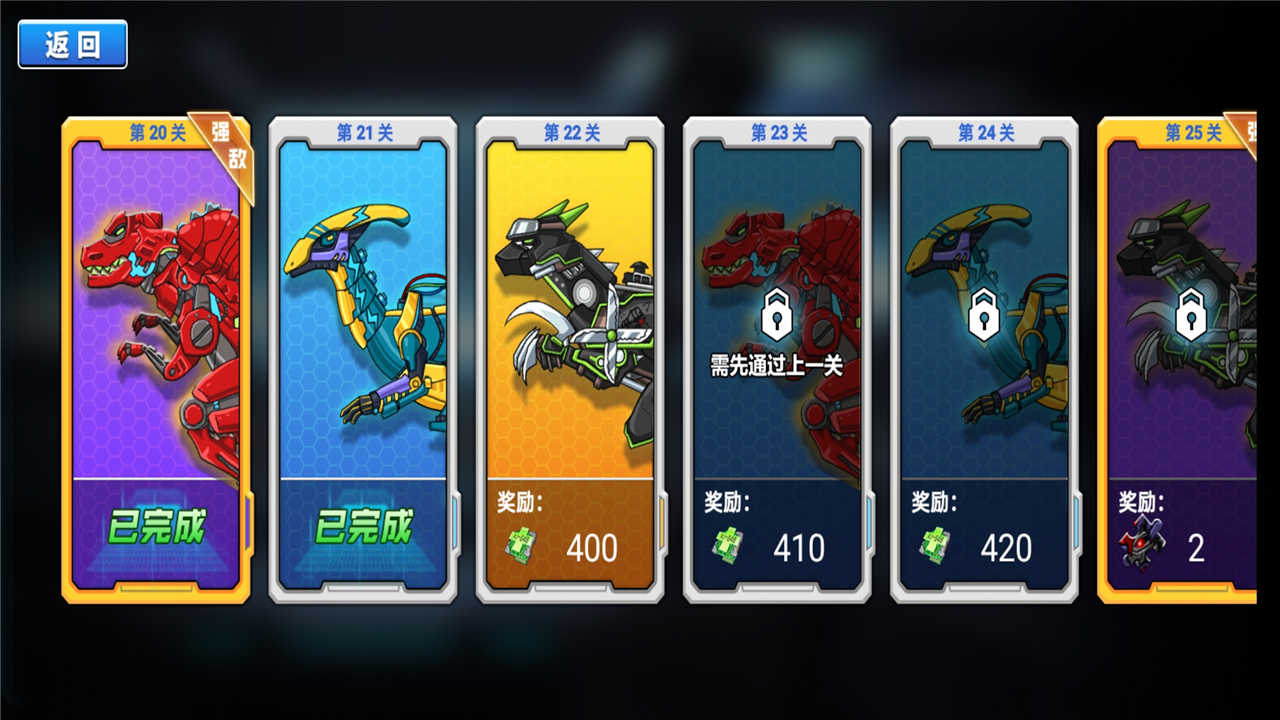Click the crystal reward icon on level 23
1280x720 pixels.
[x=727, y=547]
